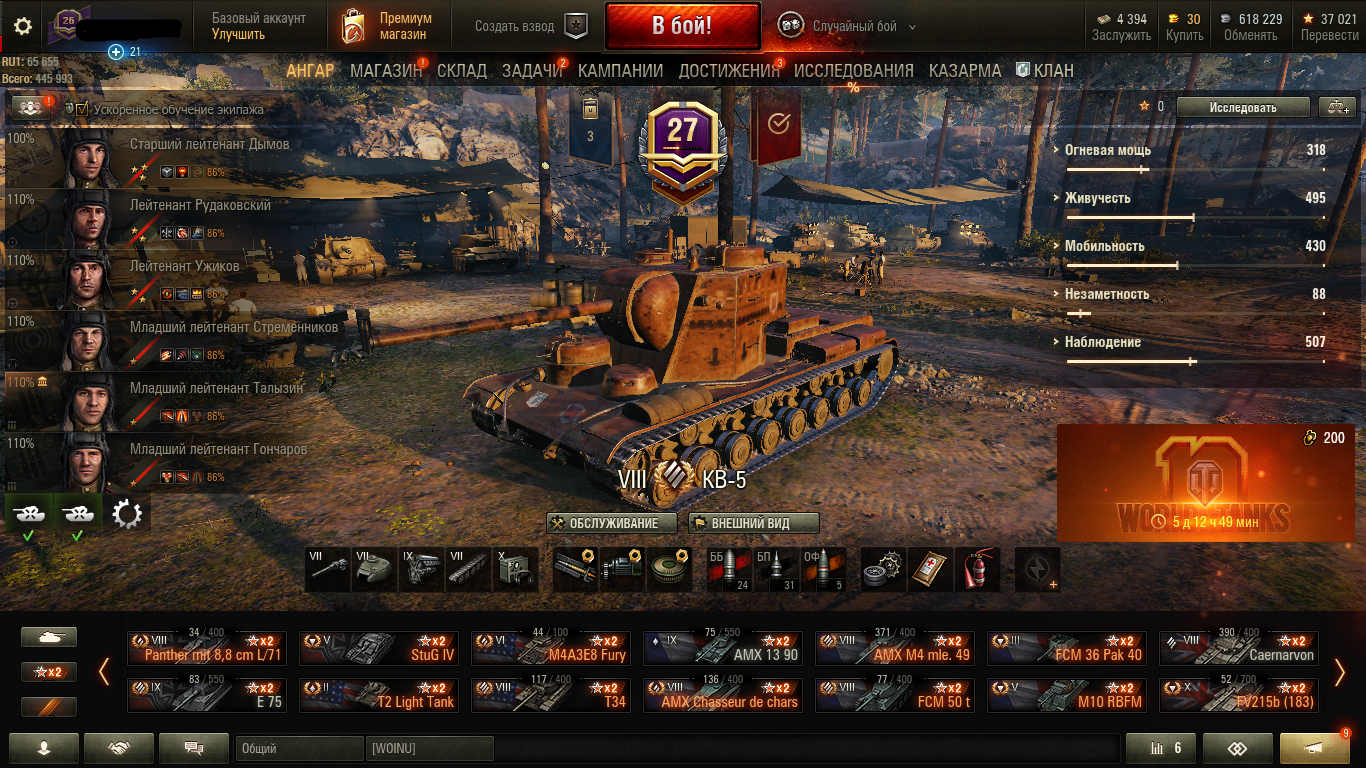The width and height of the screenshot is (1366, 768).
Task: Open the ВНЕШНИЙ ВИД customization
Action: pos(754,523)
